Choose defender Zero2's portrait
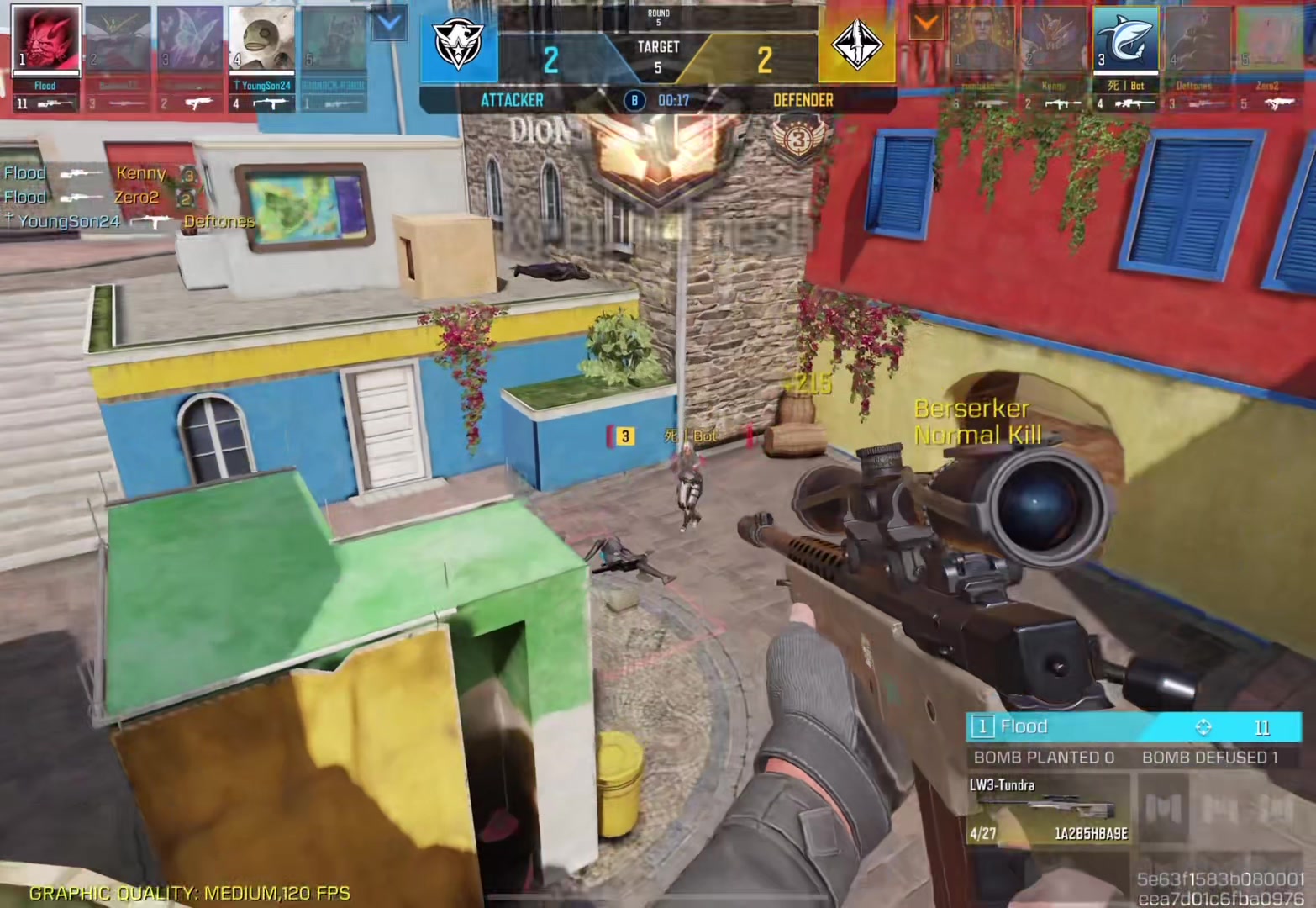This screenshot has width=1316, height=908. pyautogui.click(x=1267, y=40)
